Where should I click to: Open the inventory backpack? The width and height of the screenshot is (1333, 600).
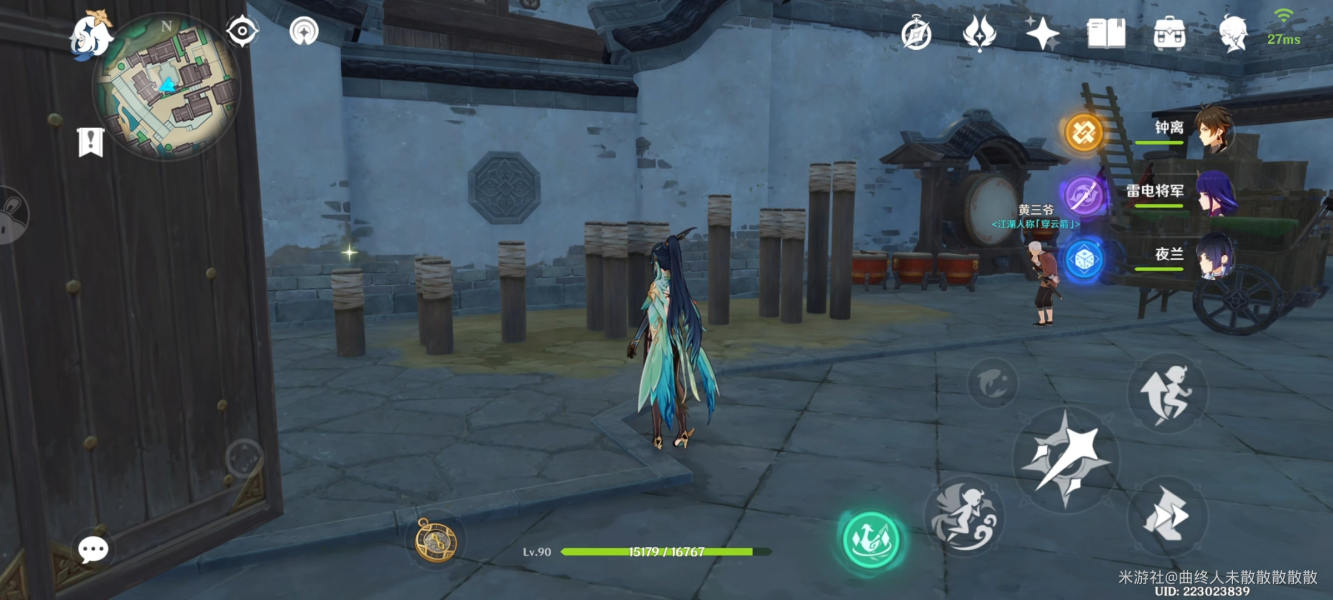(1169, 34)
